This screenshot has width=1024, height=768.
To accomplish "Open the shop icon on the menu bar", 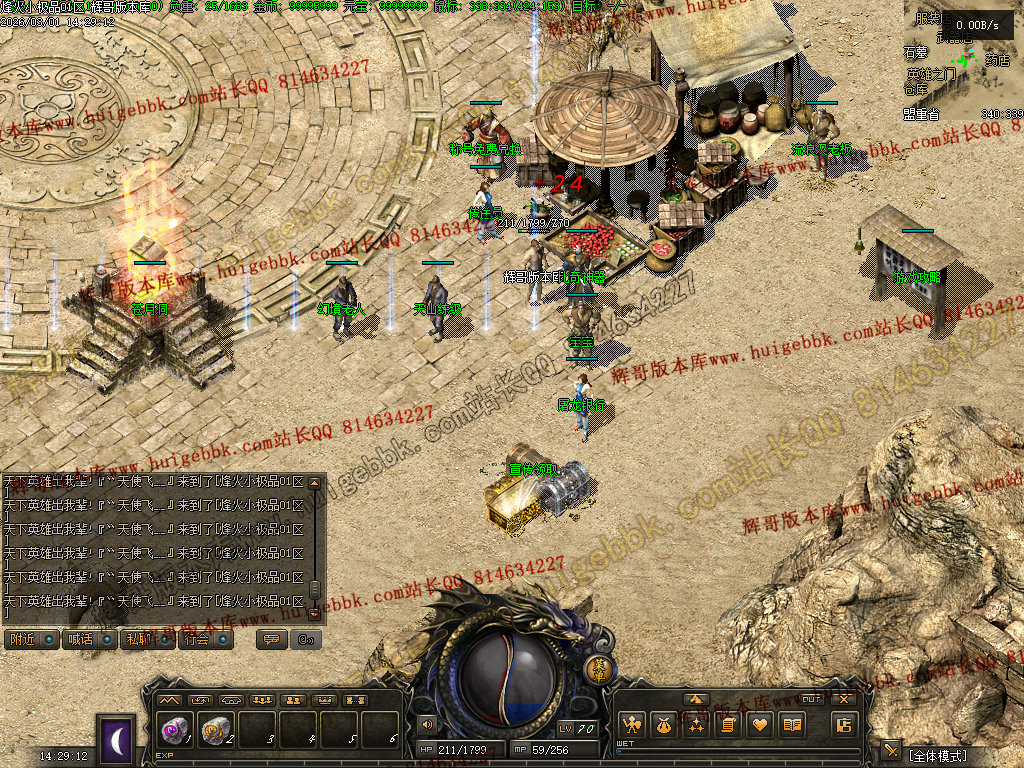I will [844, 725].
